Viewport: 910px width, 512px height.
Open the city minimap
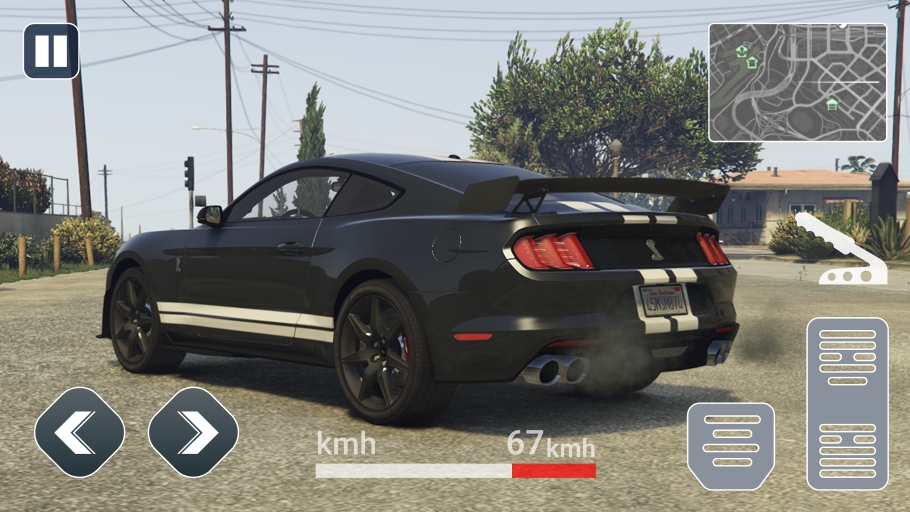point(797,82)
